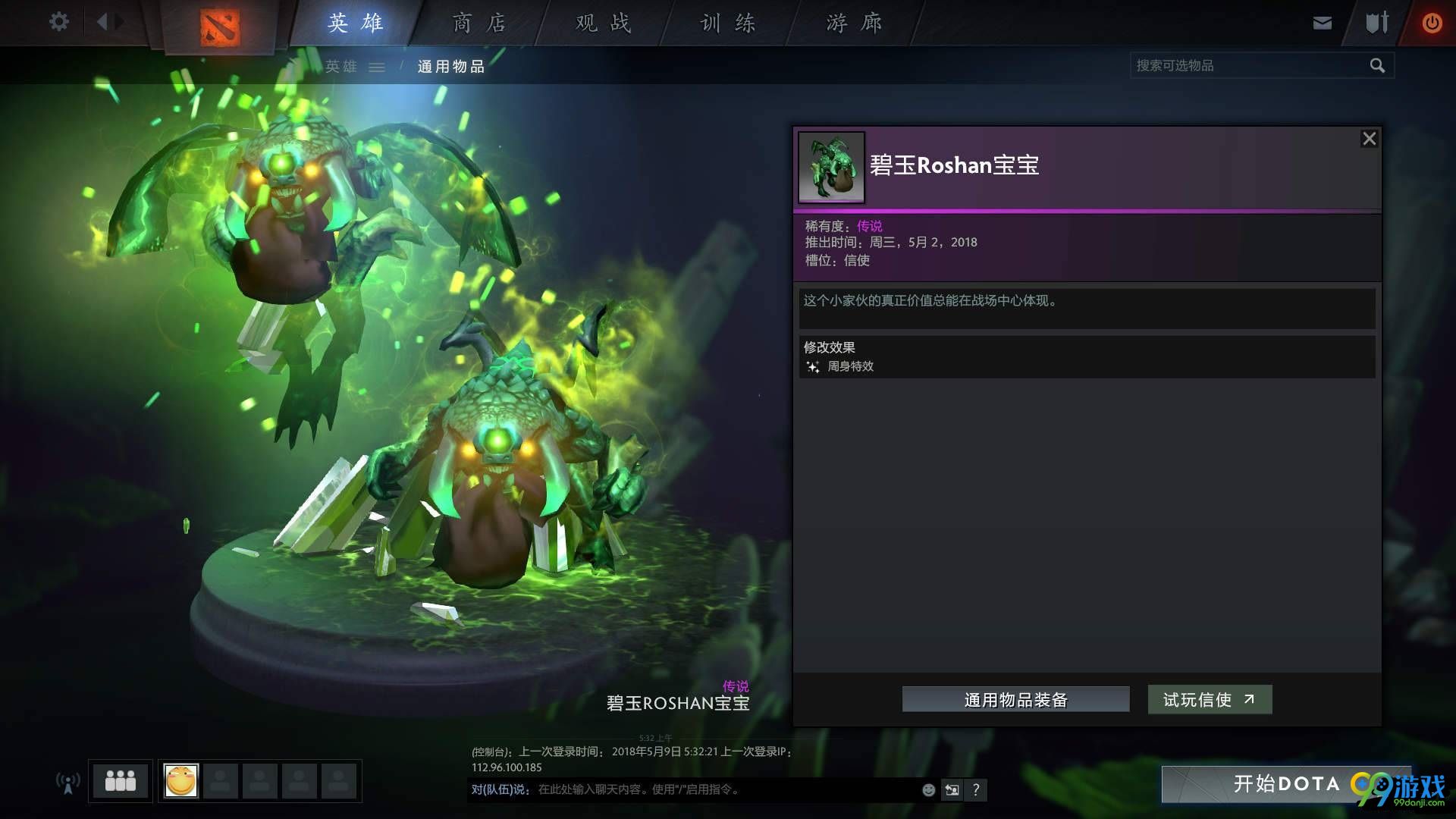
Task: Switch to the 商店 tab
Action: click(x=479, y=23)
